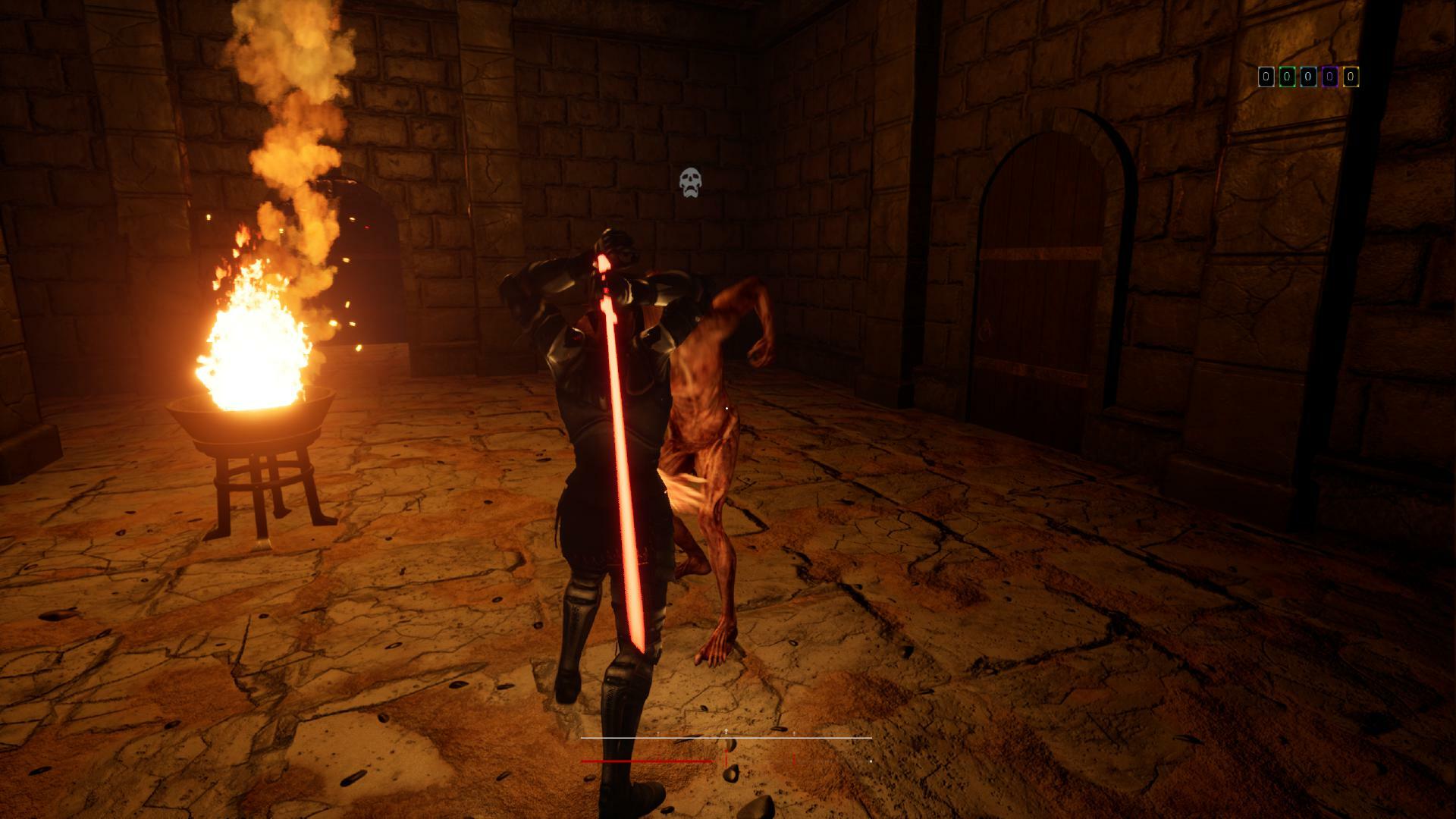Select the gold-bordered card counter slot

pos(1351,77)
